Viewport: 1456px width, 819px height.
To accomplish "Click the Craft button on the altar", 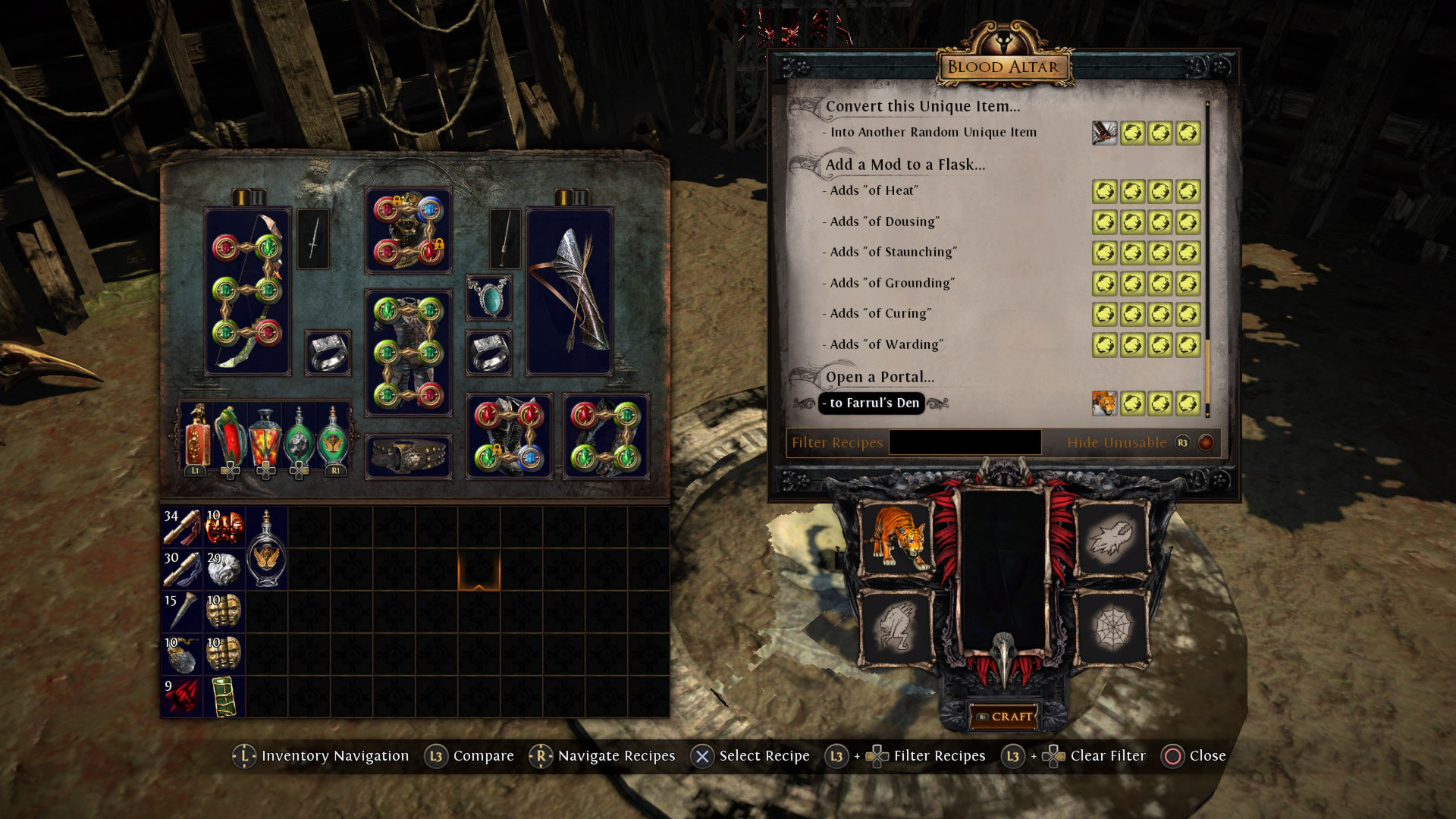I will [1004, 717].
